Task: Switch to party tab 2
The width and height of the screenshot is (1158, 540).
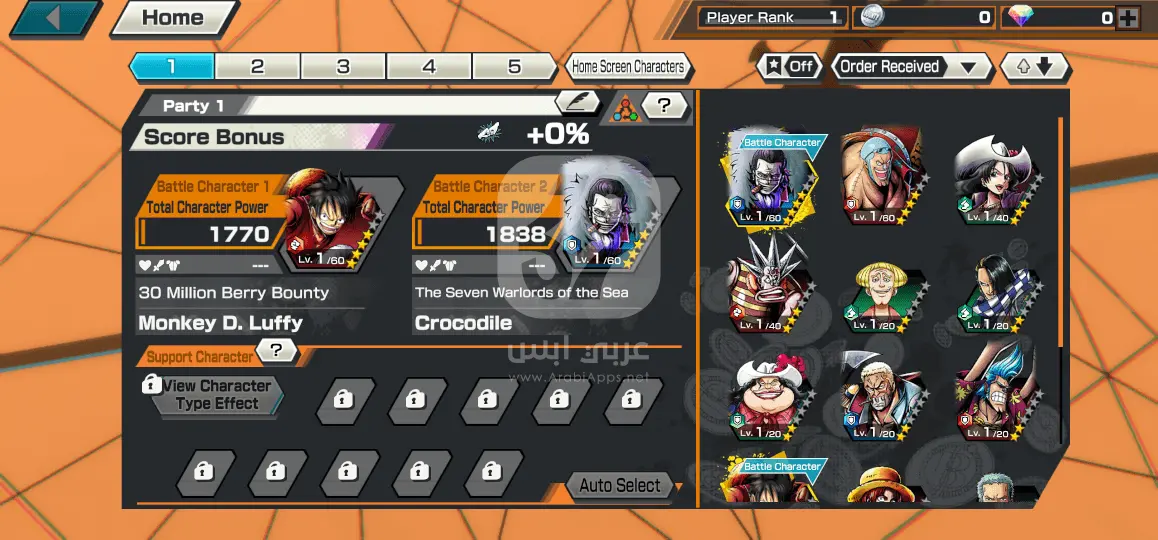Action: (257, 67)
